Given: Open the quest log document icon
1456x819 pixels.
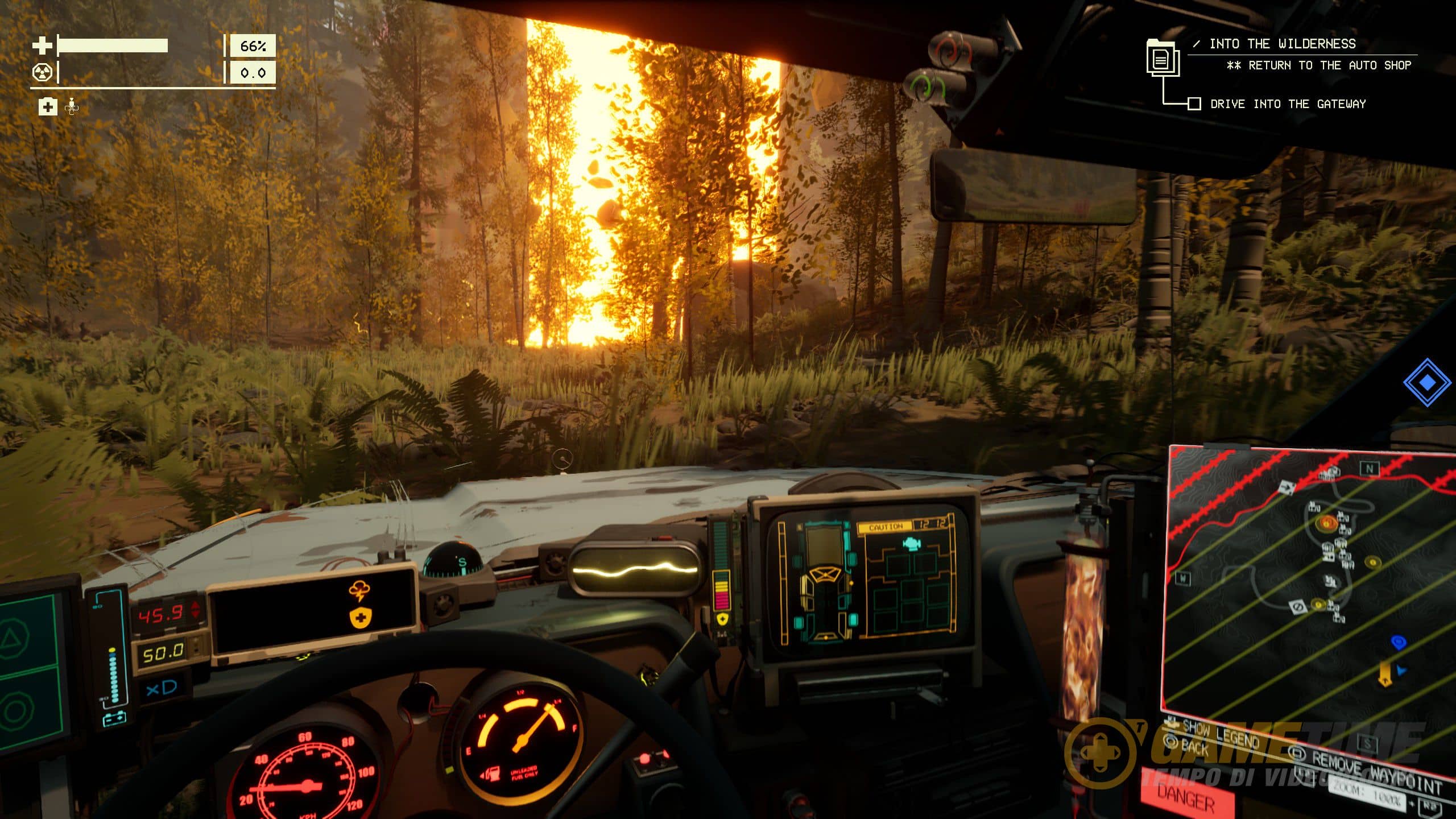Looking at the screenshot, I should (x=1162, y=57).
